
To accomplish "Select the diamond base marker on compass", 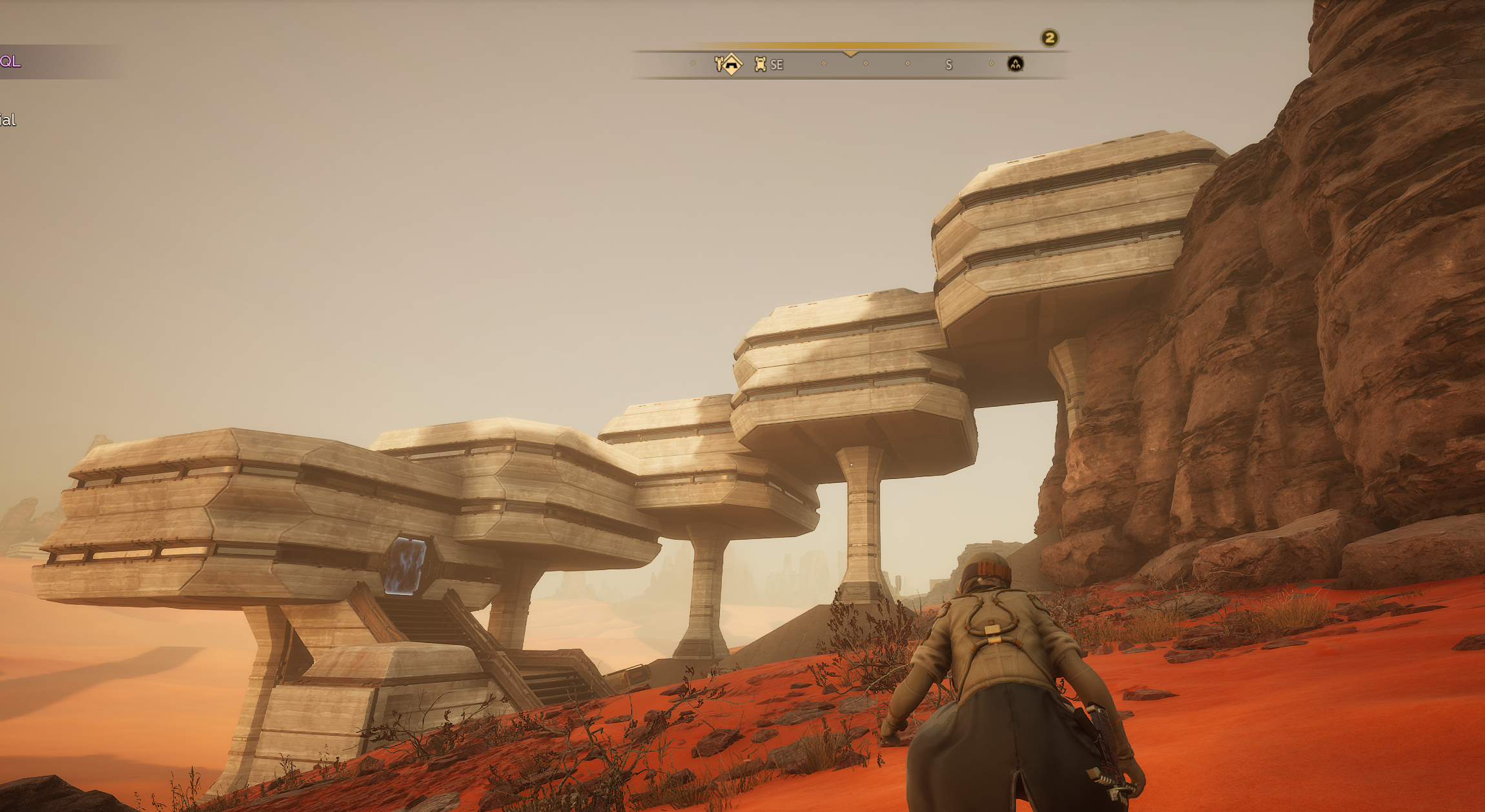I will pos(732,64).
